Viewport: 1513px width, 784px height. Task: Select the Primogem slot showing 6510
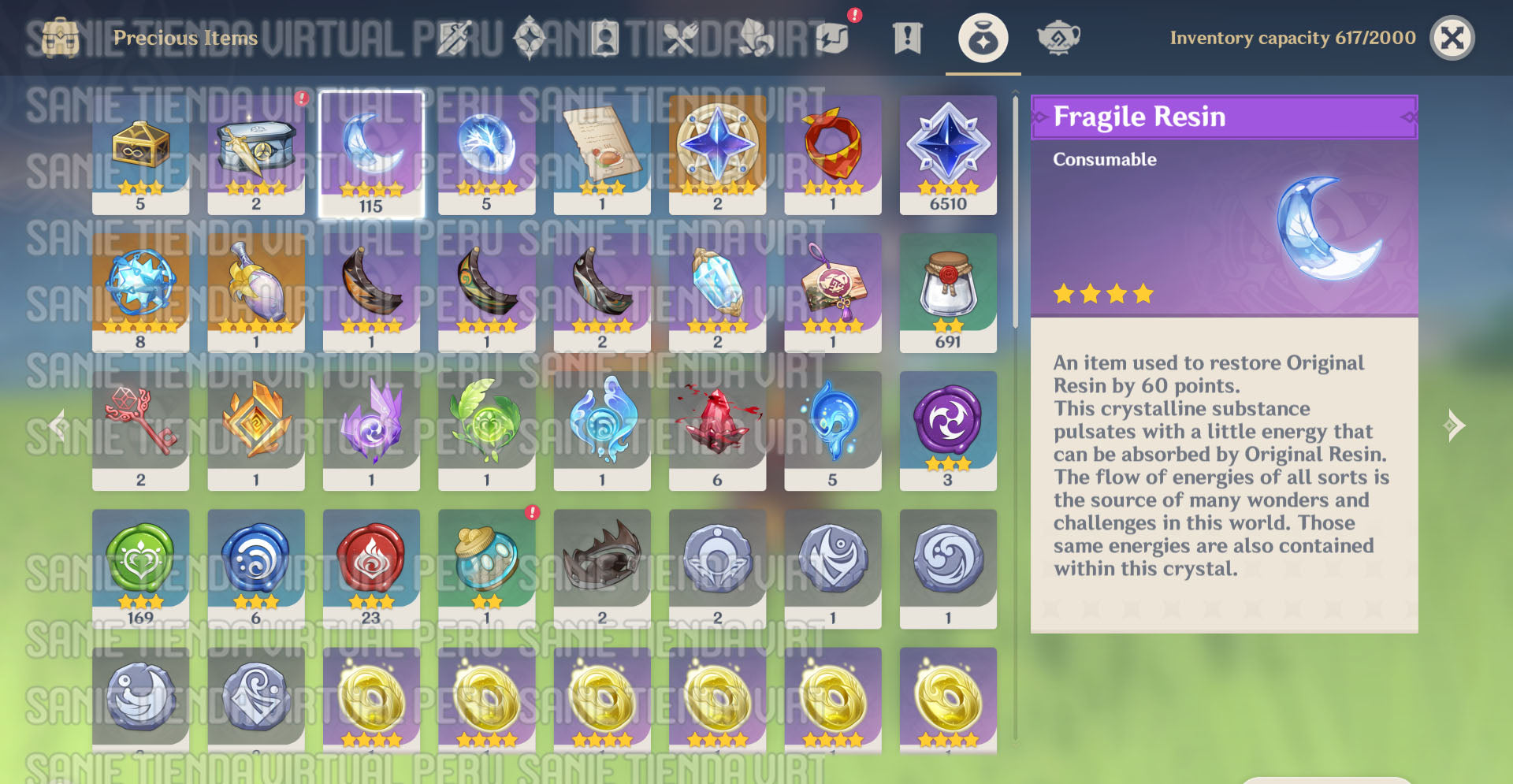pyautogui.click(x=948, y=154)
